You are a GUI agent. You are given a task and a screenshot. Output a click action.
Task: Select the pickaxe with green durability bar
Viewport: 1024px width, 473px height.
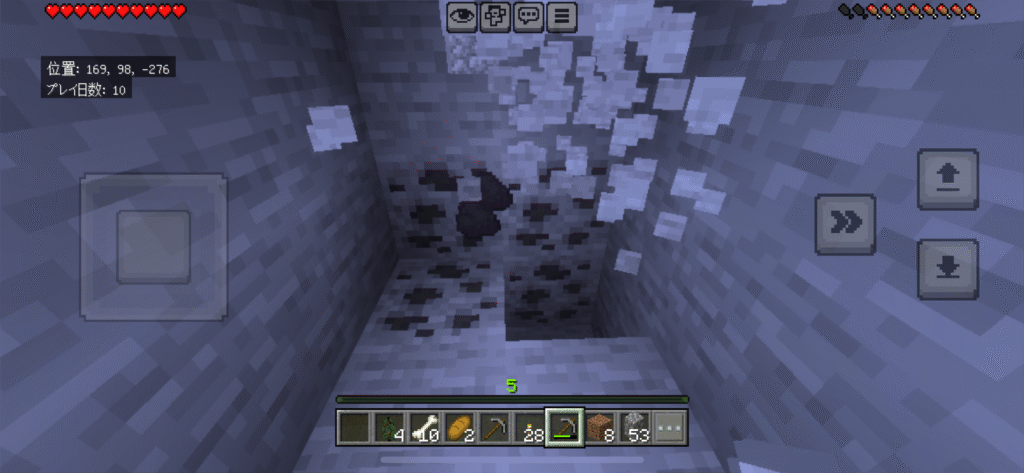coord(564,428)
